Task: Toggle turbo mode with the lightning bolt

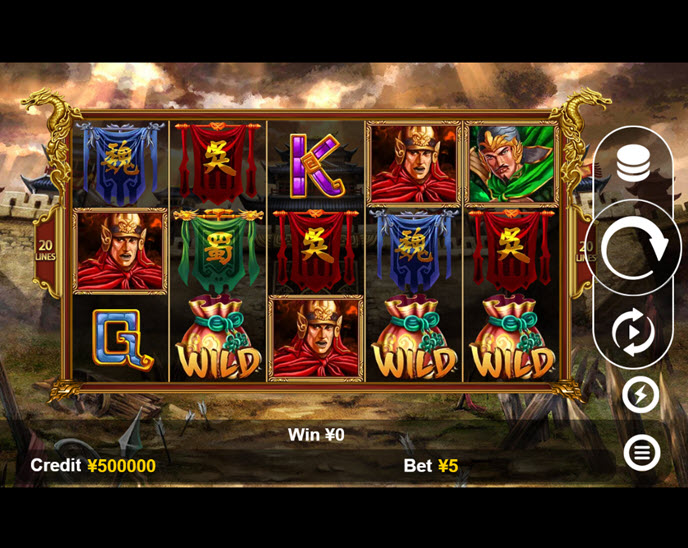Action: pyautogui.click(x=640, y=395)
